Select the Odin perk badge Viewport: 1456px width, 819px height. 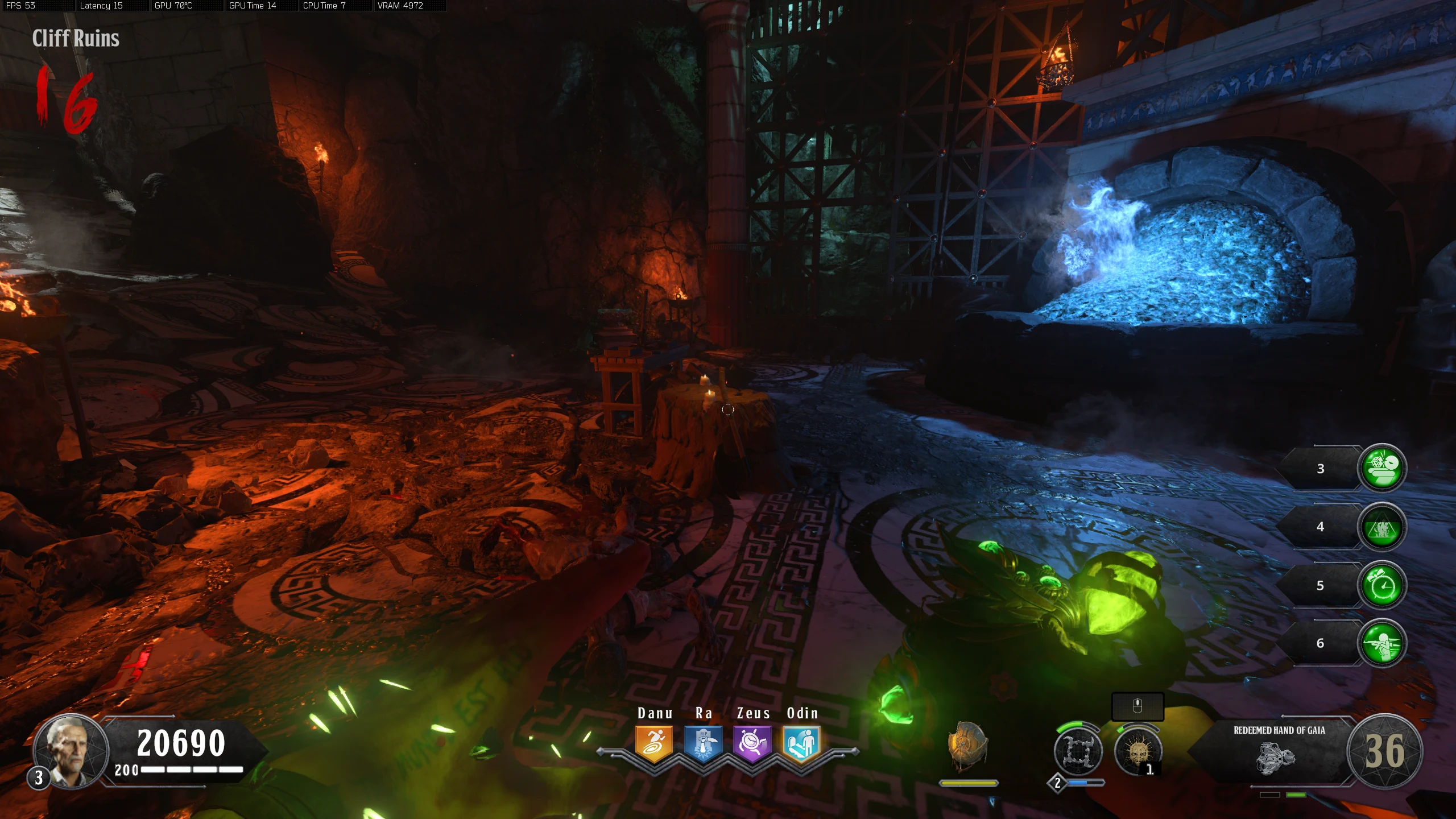point(801,743)
